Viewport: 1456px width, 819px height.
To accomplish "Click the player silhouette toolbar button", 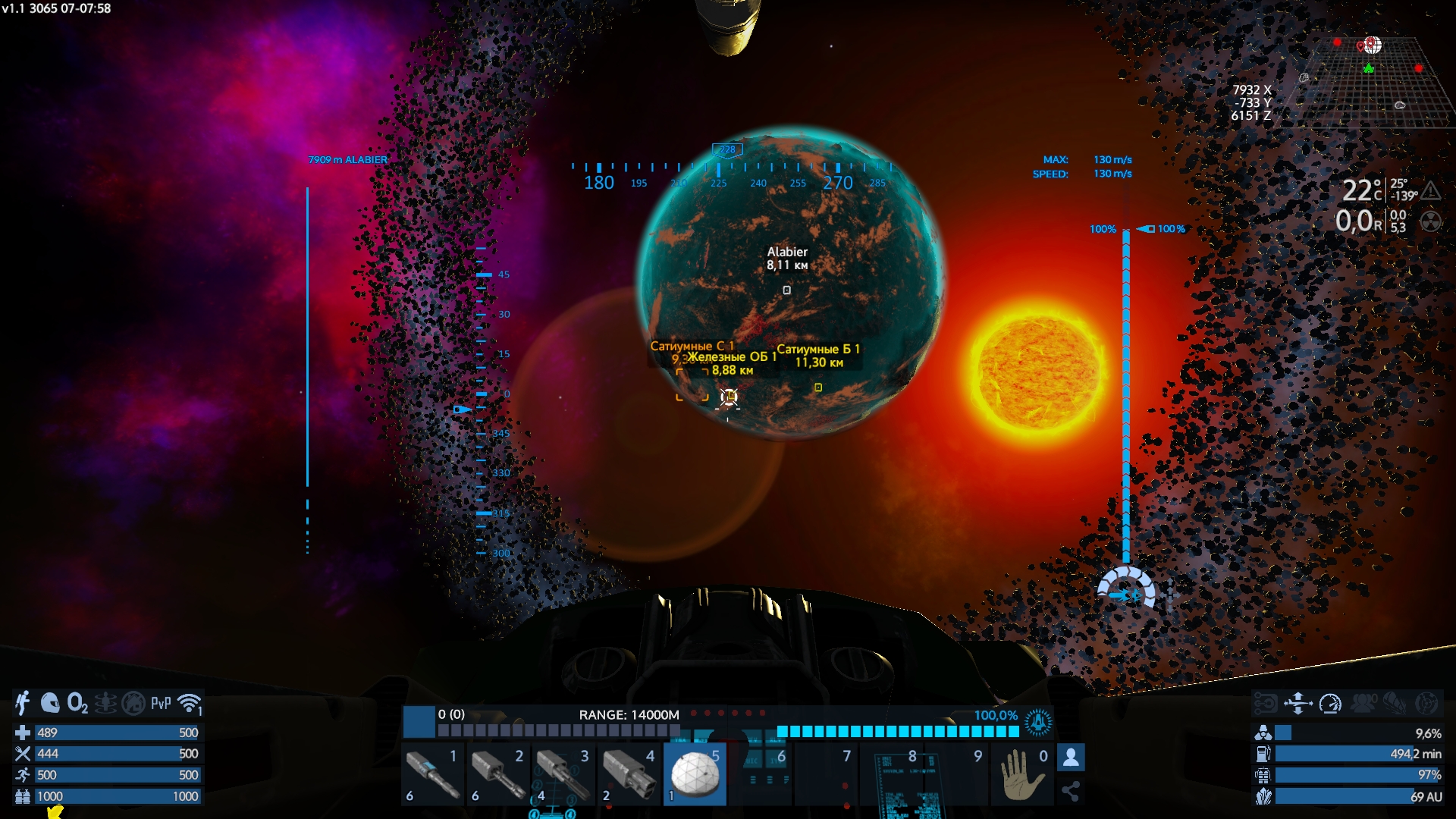I will tap(1071, 757).
